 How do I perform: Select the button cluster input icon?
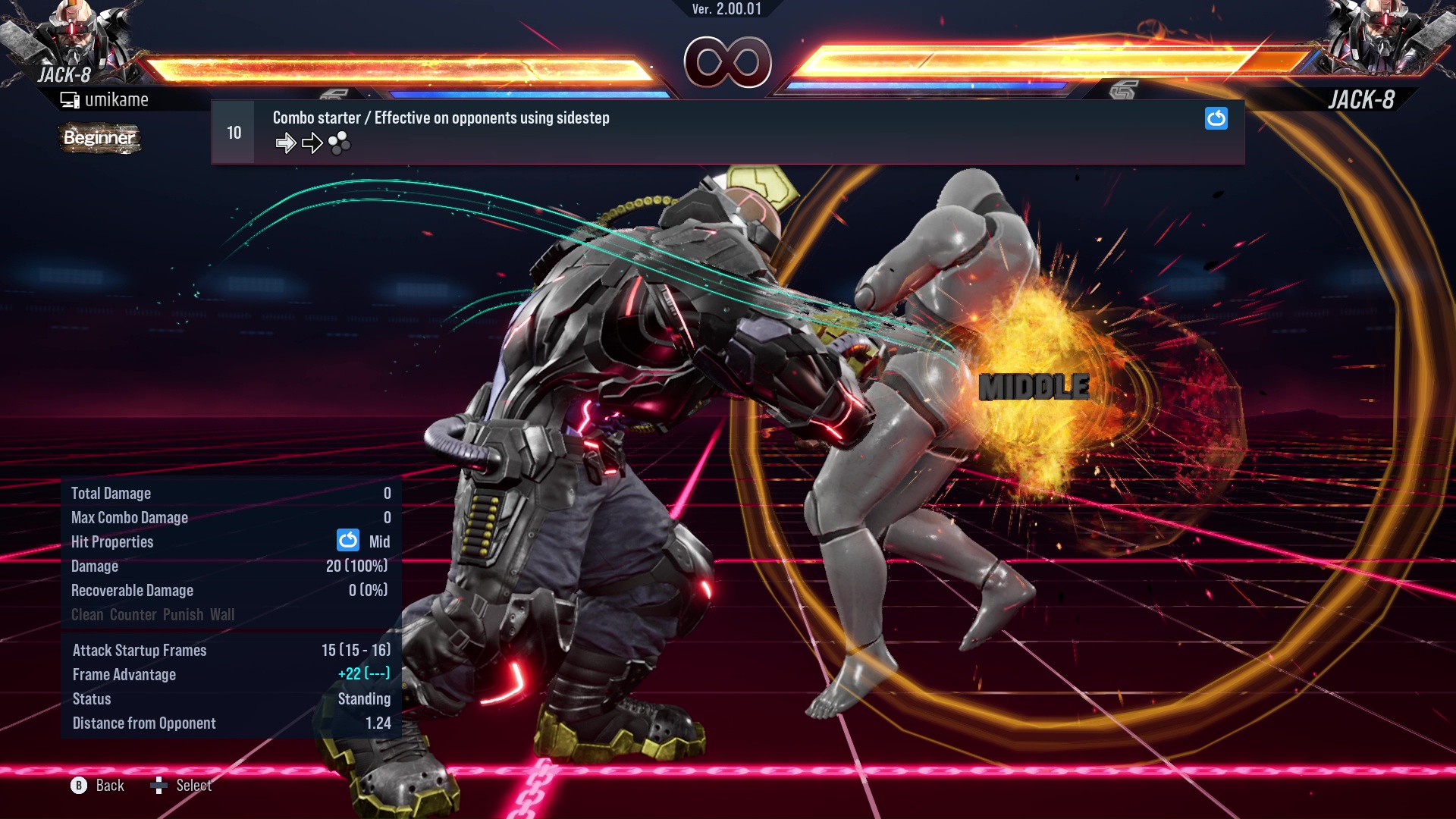coord(340,142)
